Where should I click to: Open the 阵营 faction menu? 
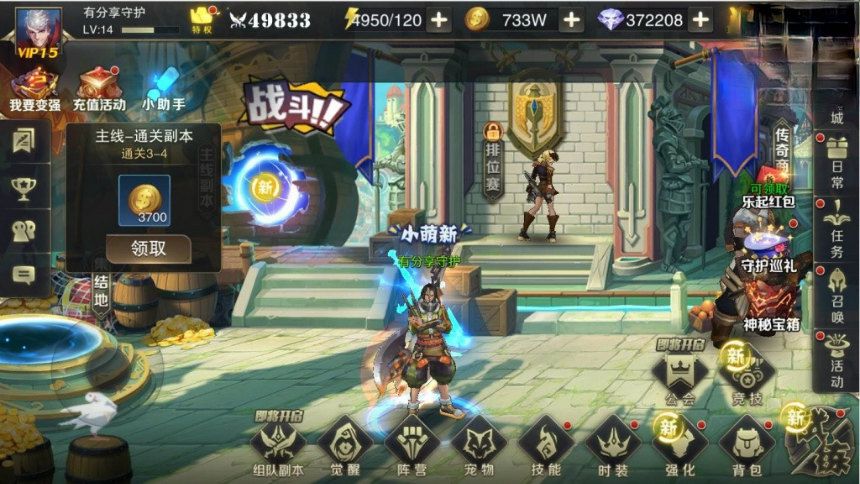(x=412, y=444)
